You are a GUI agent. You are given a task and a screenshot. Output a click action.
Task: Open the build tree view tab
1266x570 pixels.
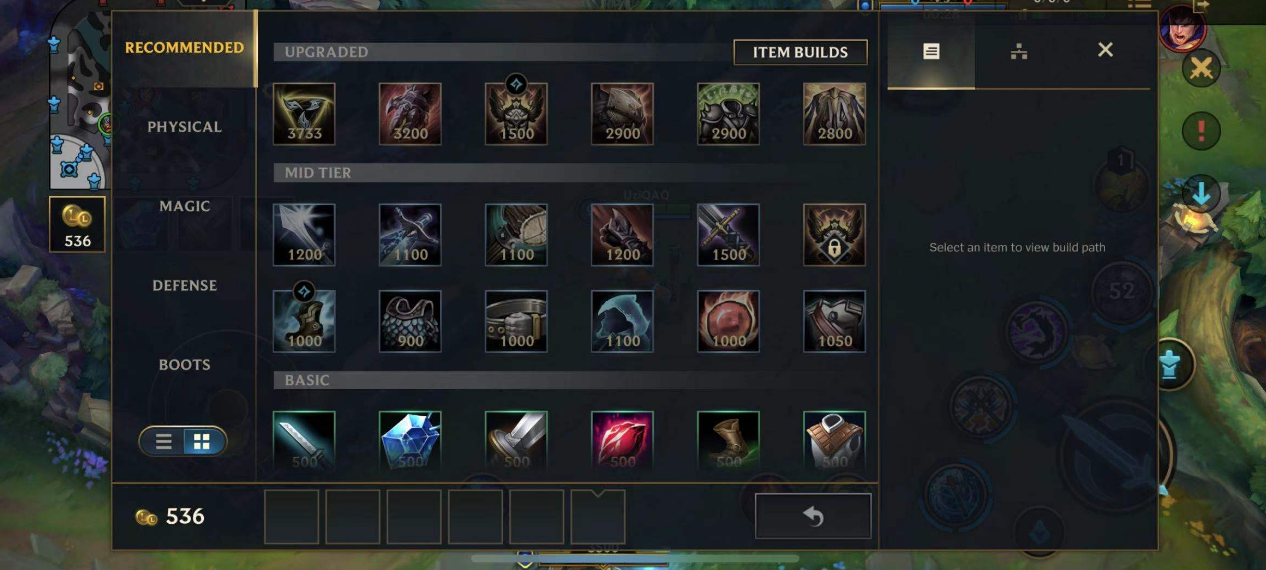coord(1018,51)
